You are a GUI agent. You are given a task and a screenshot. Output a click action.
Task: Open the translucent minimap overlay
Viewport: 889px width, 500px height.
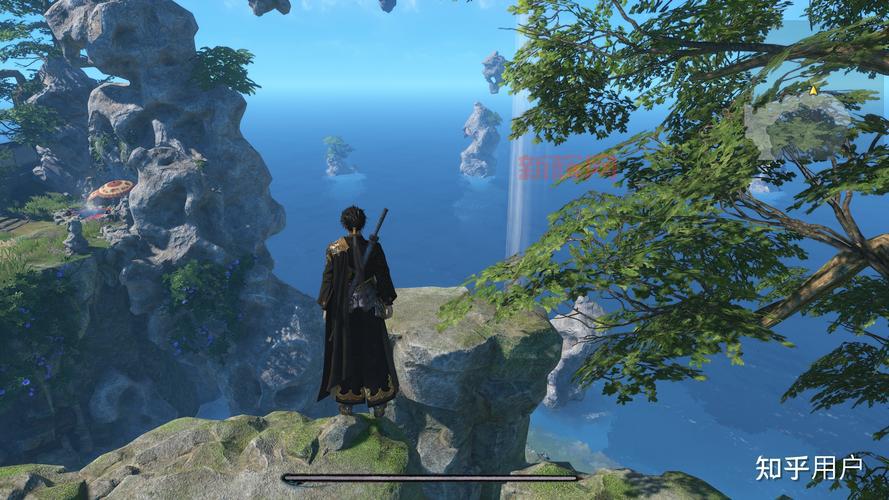(799, 124)
